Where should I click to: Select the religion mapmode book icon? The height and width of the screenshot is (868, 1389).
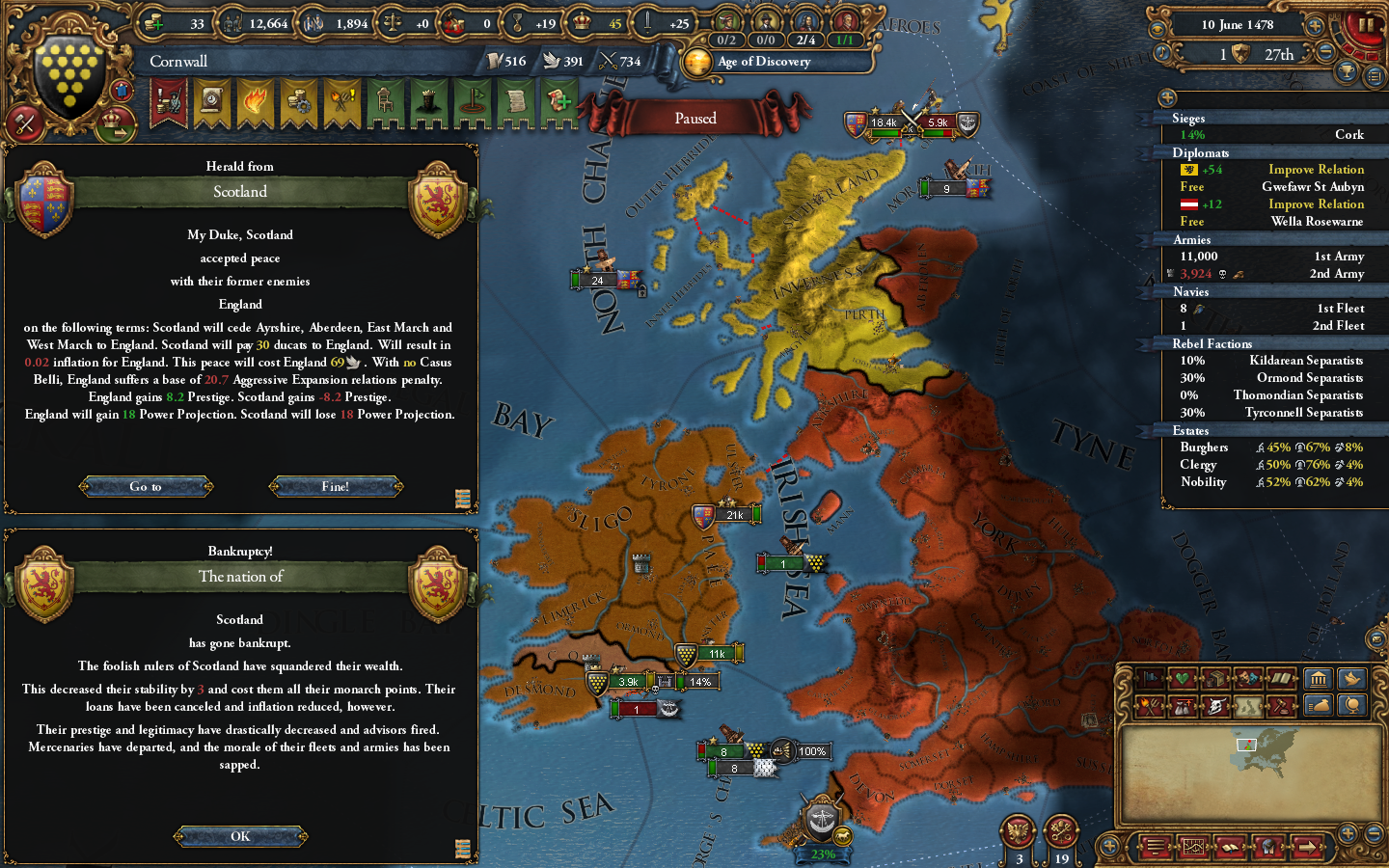(x=1280, y=679)
